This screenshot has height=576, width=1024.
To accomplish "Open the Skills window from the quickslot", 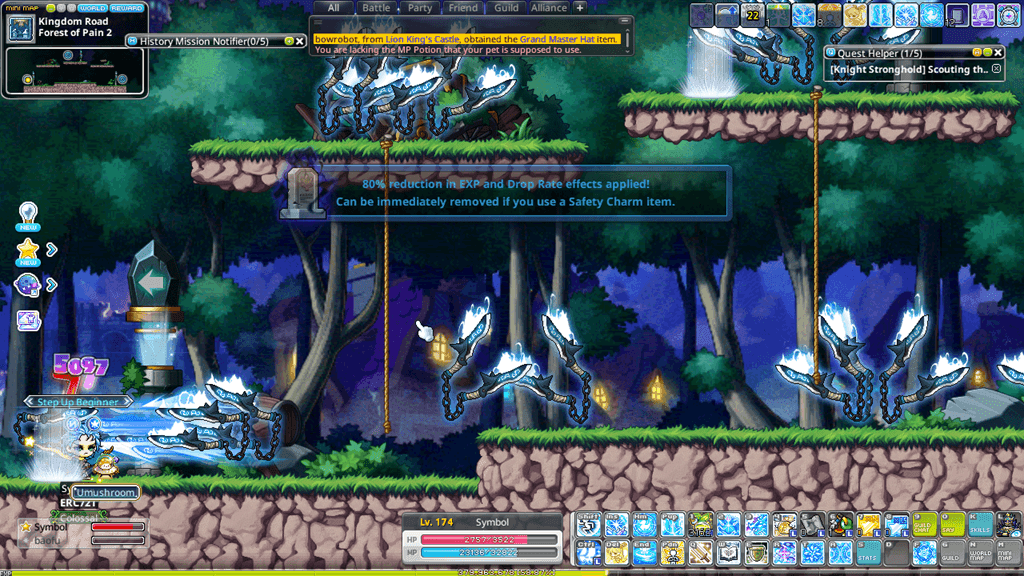I will (981, 524).
